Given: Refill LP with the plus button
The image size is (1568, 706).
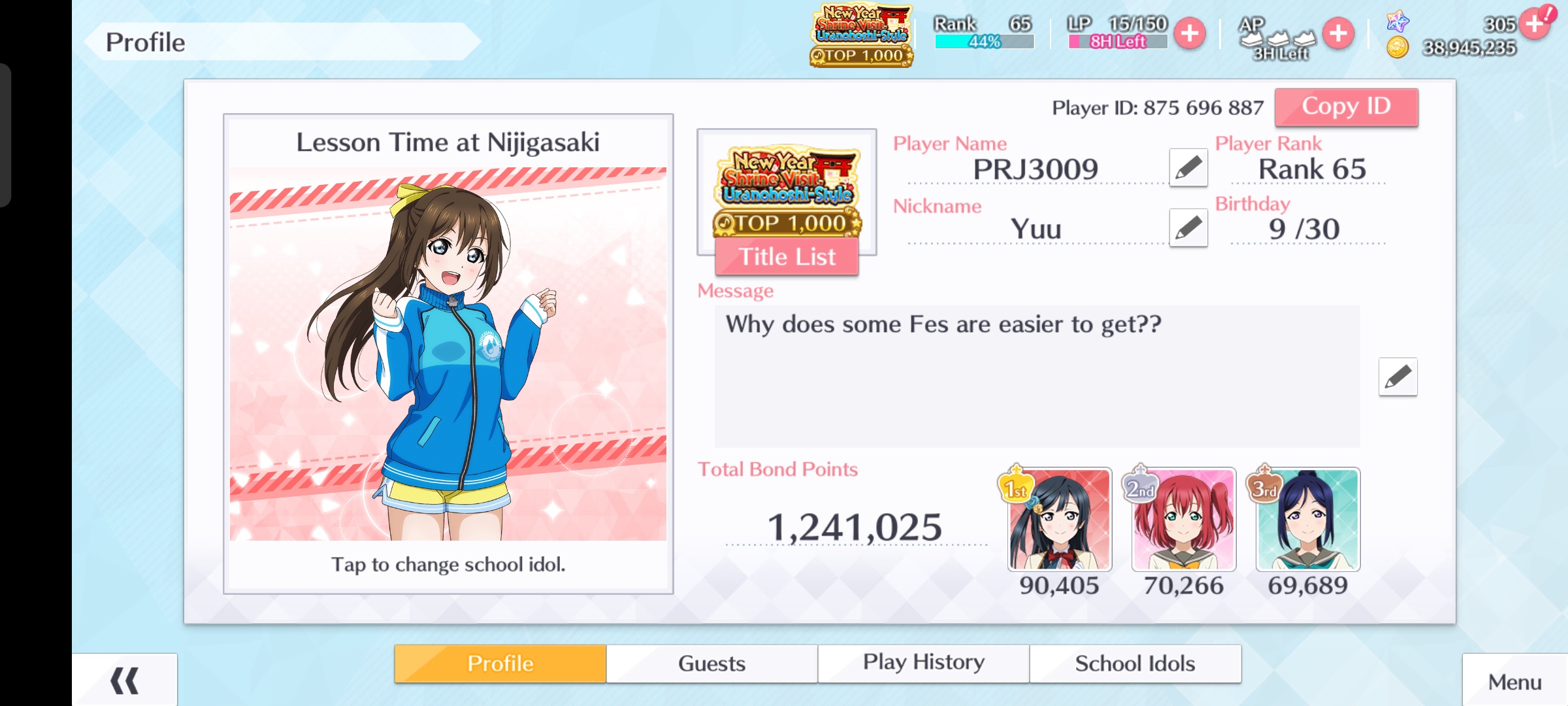Looking at the screenshot, I should tap(1190, 33).
